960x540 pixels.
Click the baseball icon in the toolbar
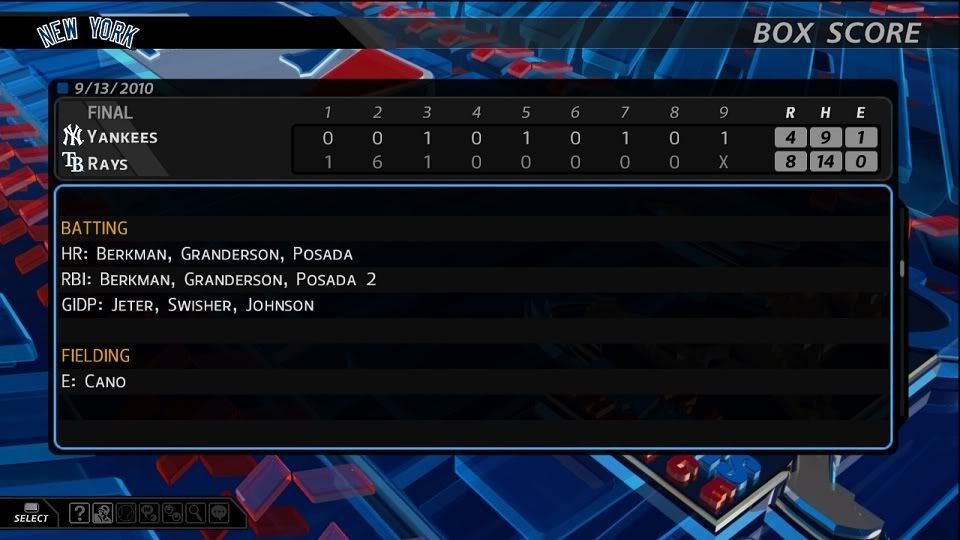click(126, 514)
